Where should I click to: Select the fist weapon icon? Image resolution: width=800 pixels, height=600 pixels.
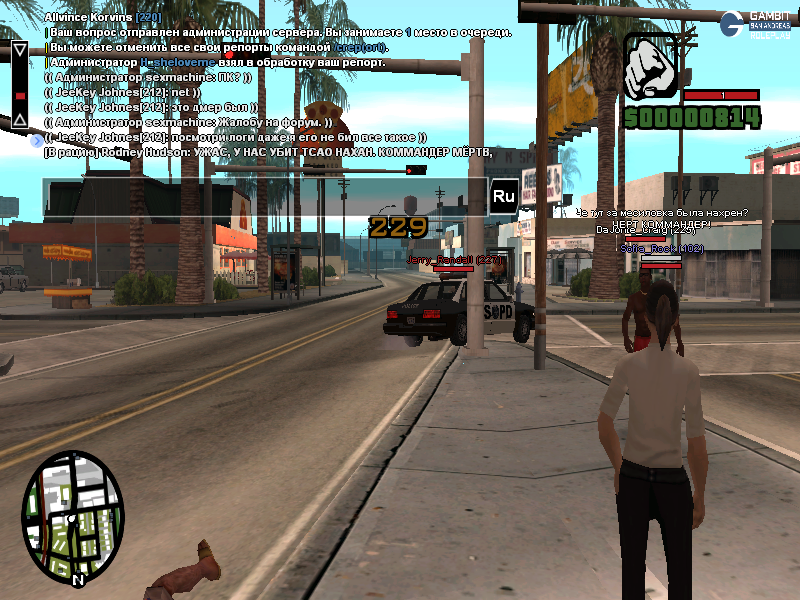(651, 68)
